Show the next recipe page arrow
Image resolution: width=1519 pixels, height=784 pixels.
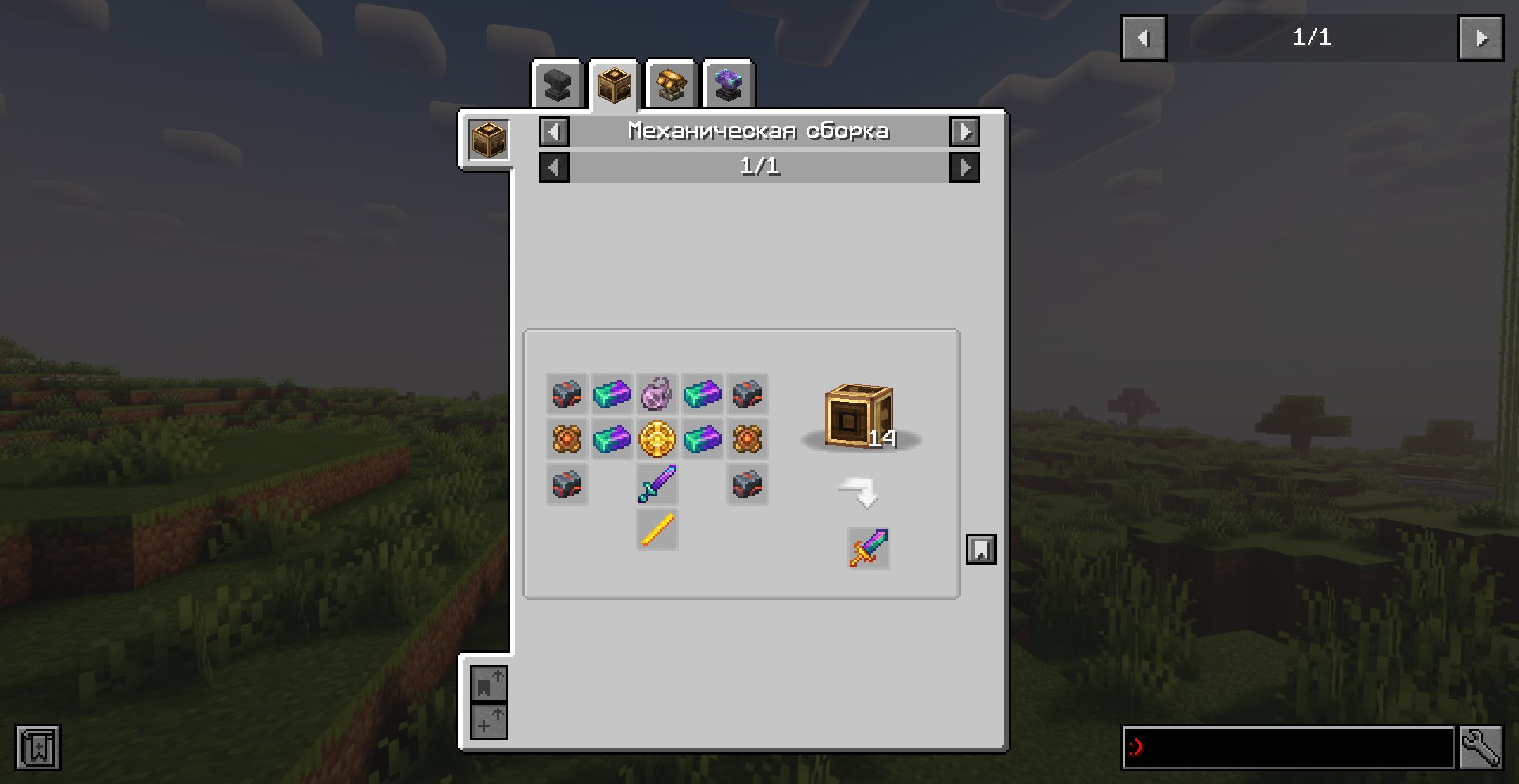coord(964,167)
